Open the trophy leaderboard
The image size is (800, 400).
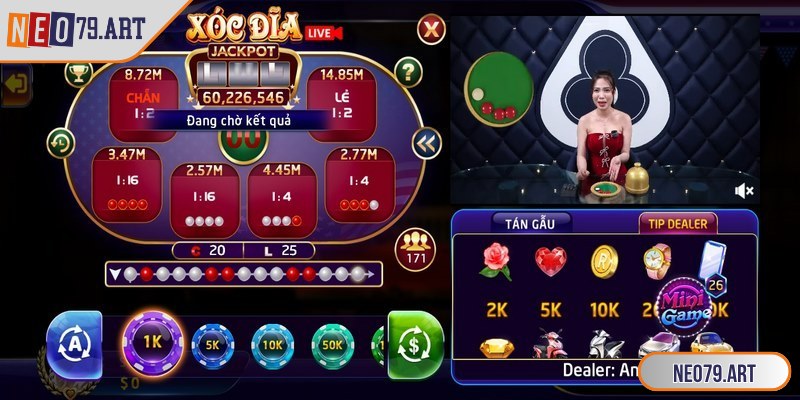pyautogui.click(x=78, y=72)
